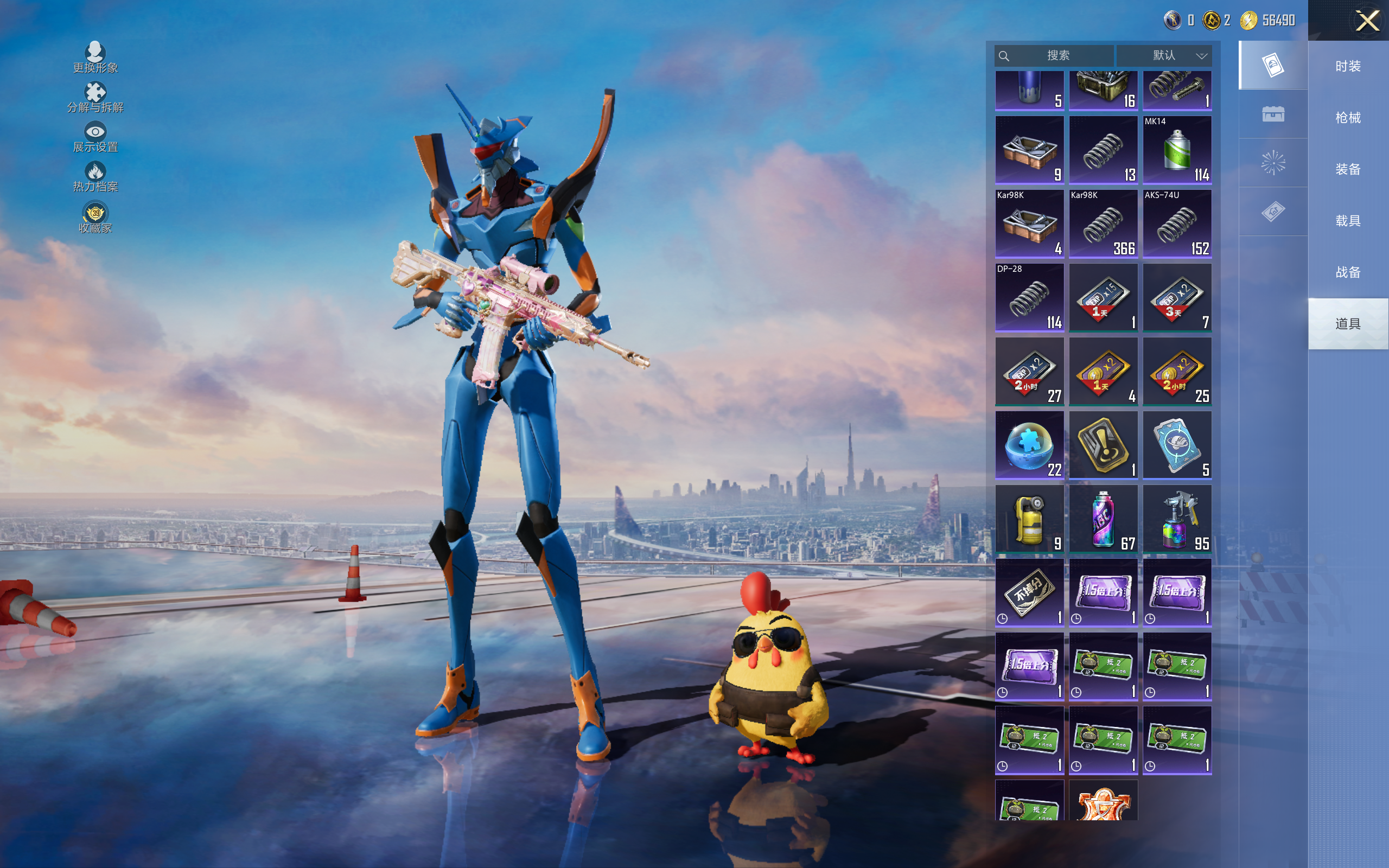
Task: Open the 战备 combat readiness tab
Action: click(1348, 272)
